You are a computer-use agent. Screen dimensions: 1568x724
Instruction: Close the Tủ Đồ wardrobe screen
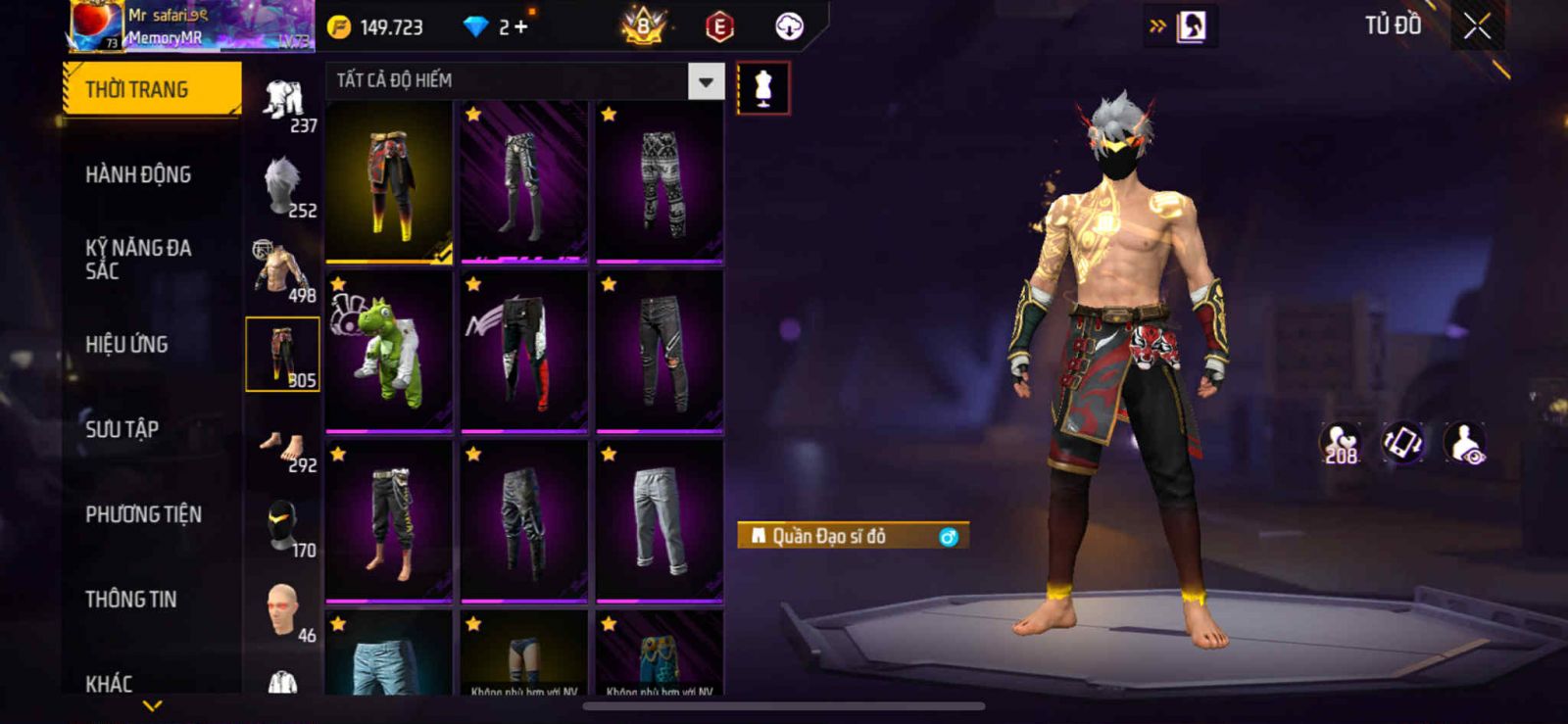point(1477,26)
